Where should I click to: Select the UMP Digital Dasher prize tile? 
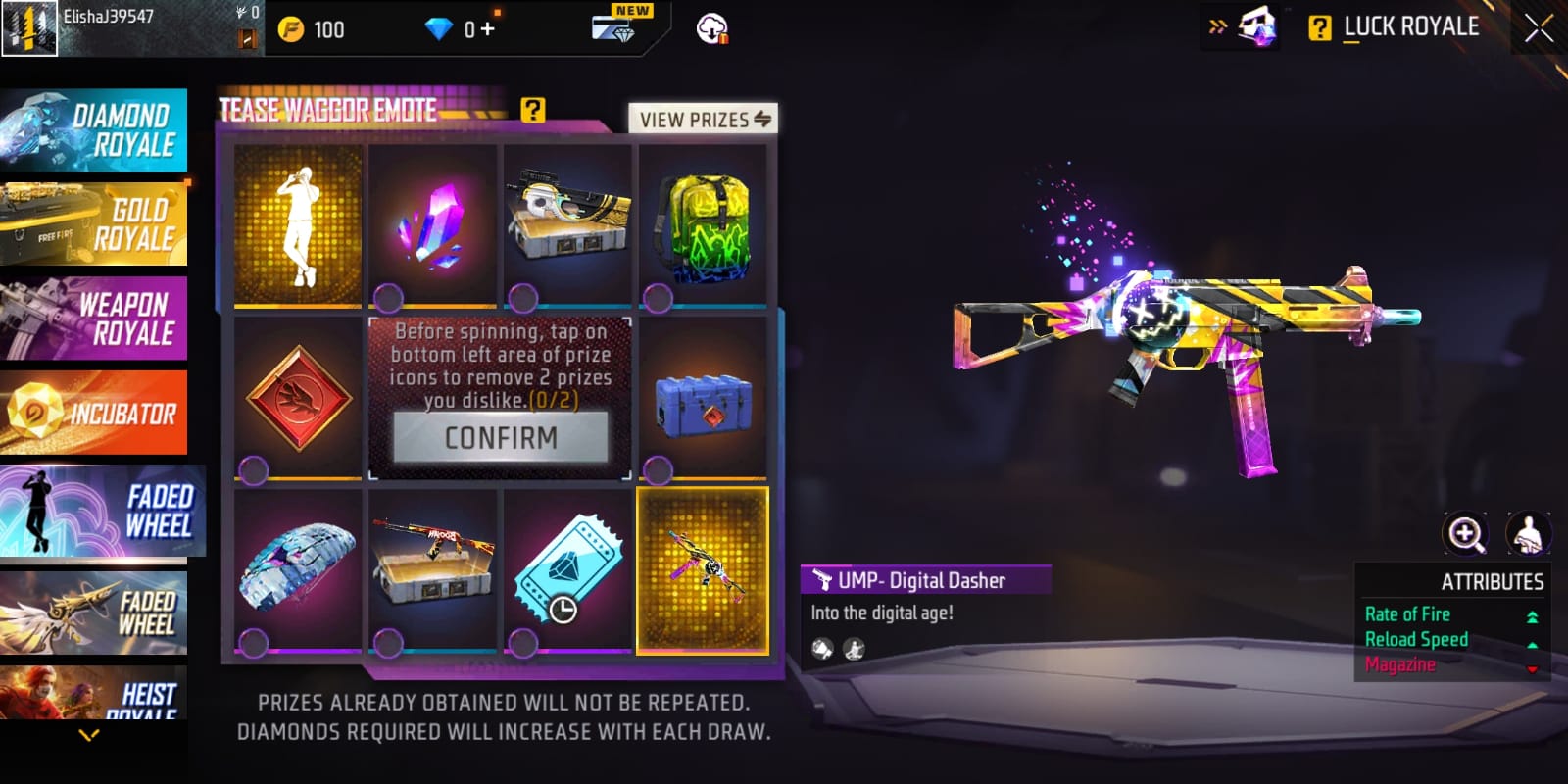point(703,570)
